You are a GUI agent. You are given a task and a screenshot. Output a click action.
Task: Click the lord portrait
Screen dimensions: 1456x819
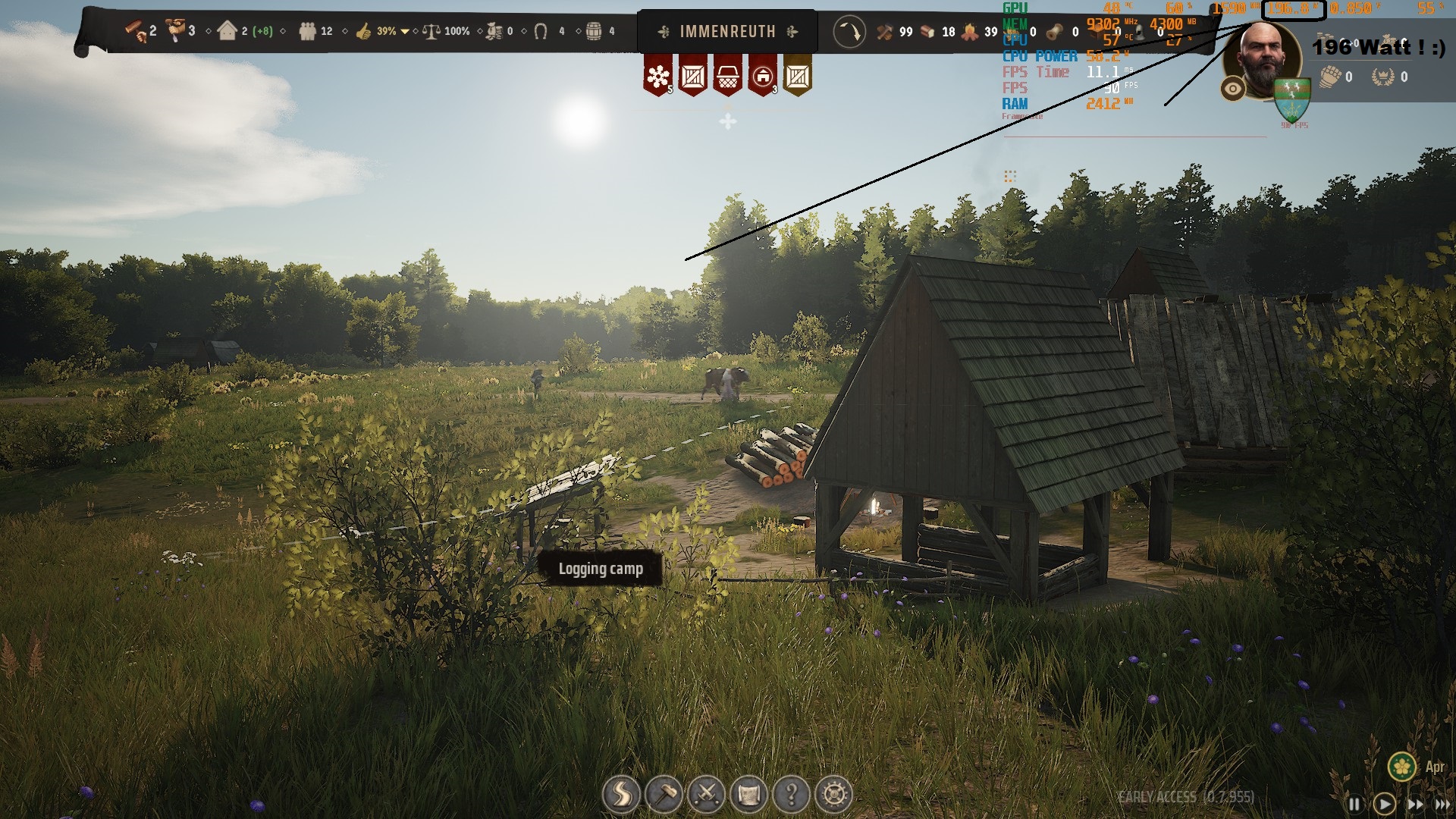1262,57
